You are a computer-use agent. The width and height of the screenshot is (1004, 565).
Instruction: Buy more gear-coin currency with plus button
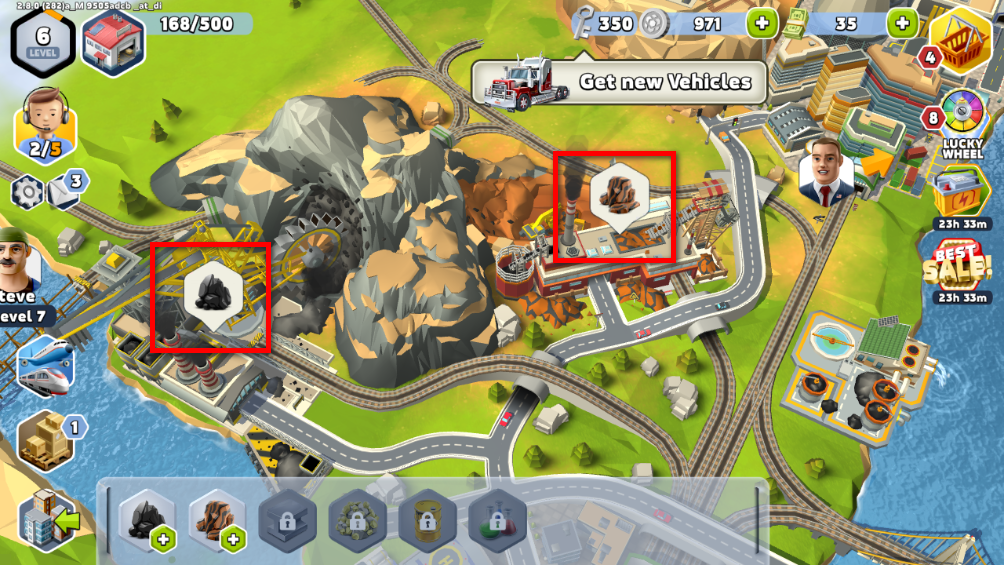click(x=761, y=22)
